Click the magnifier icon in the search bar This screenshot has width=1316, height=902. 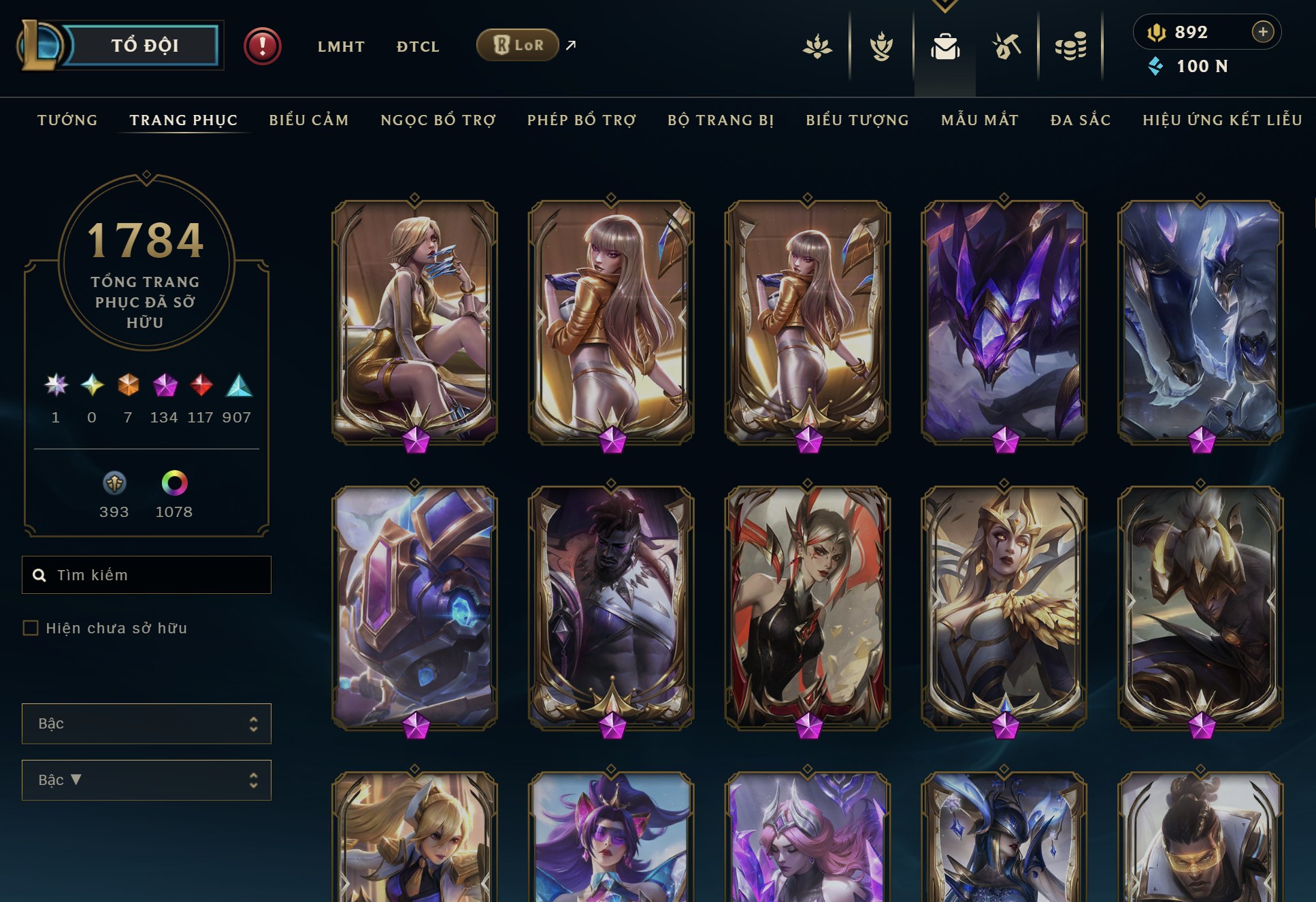click(39, 575)
